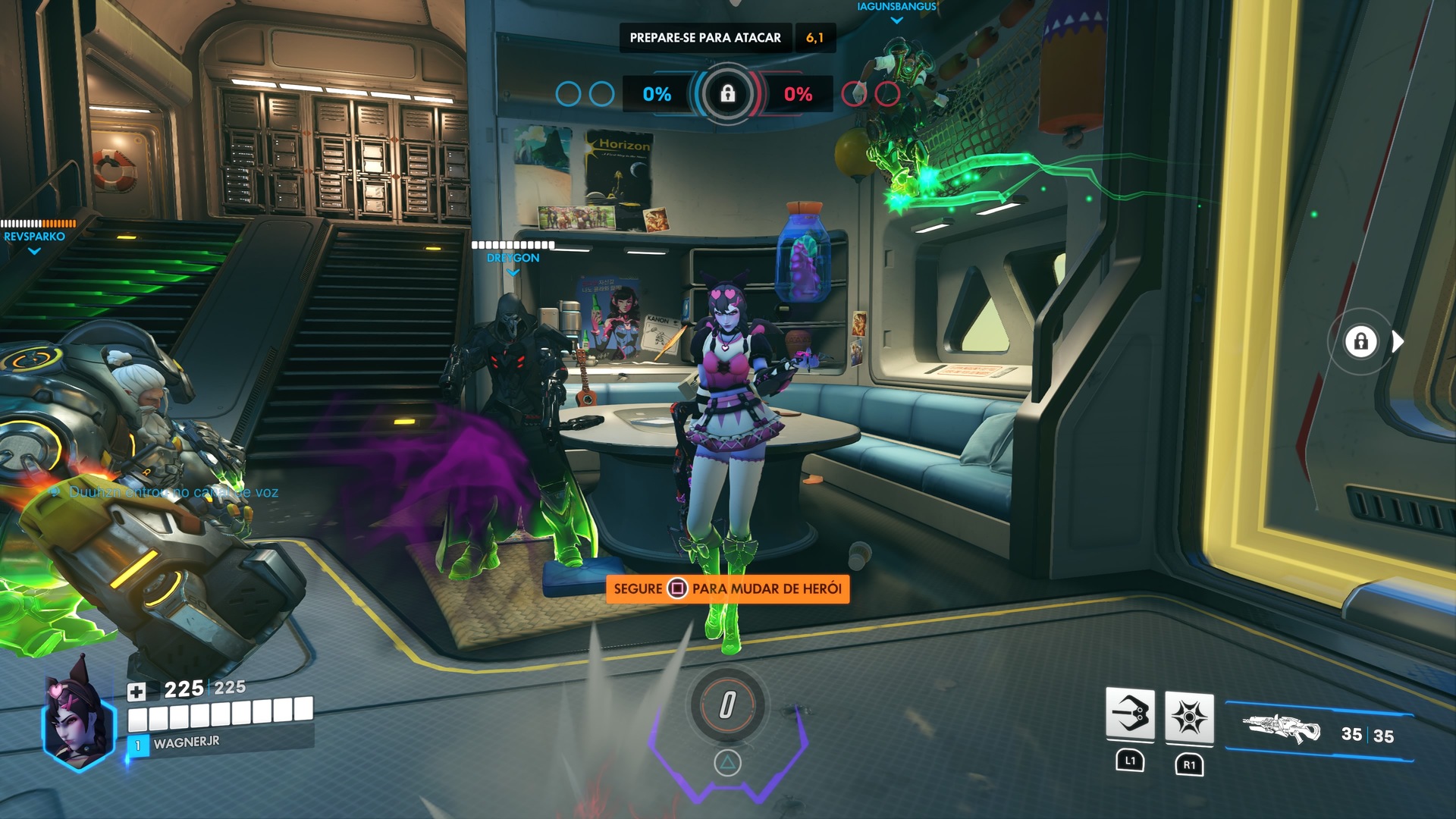Click the REVSPARKO teammate nameplate
The height and width of the screenshot is (819, 1456).
(x=34, y=236)
